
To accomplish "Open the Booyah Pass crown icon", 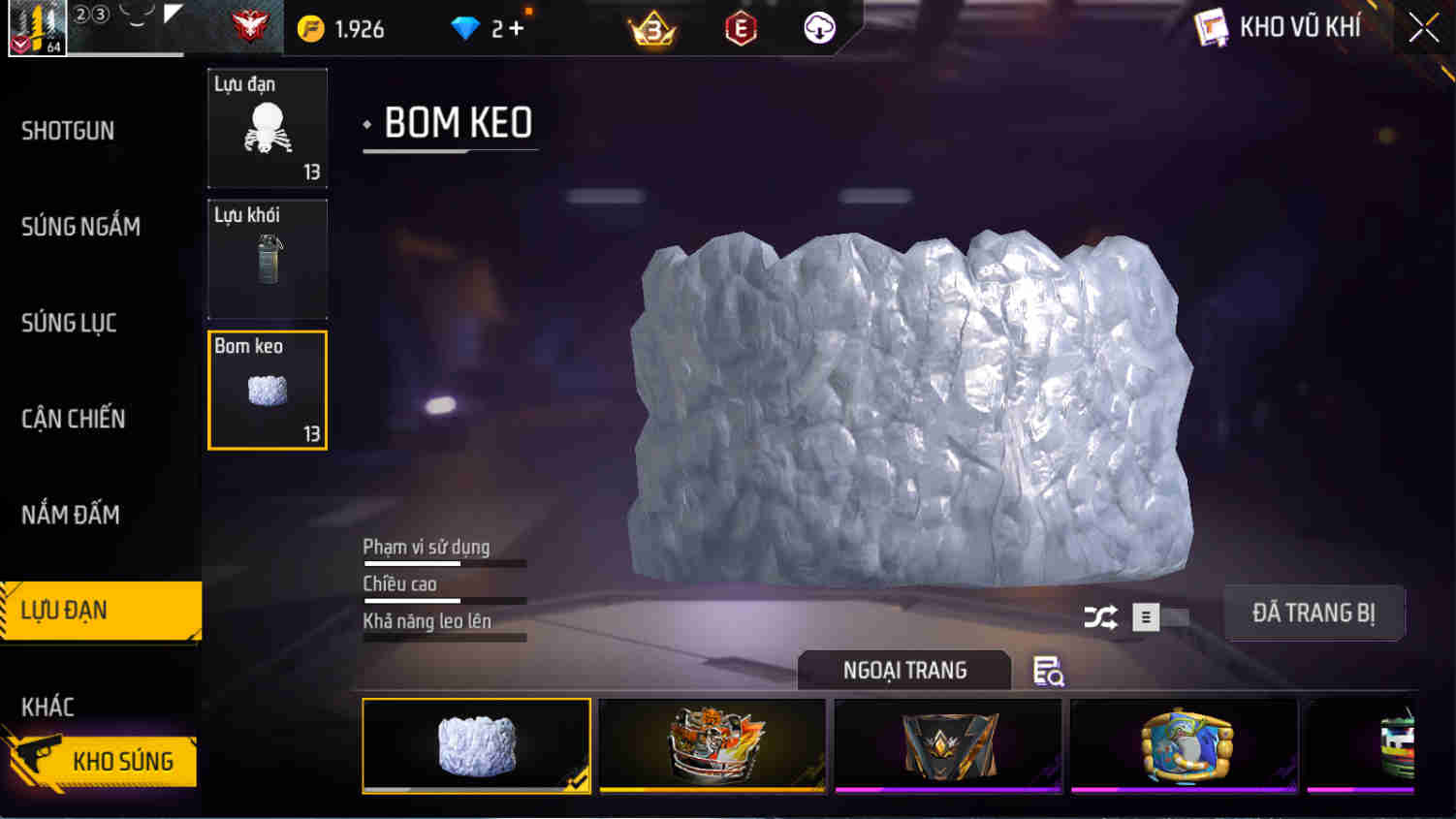I will click(653, 29).
